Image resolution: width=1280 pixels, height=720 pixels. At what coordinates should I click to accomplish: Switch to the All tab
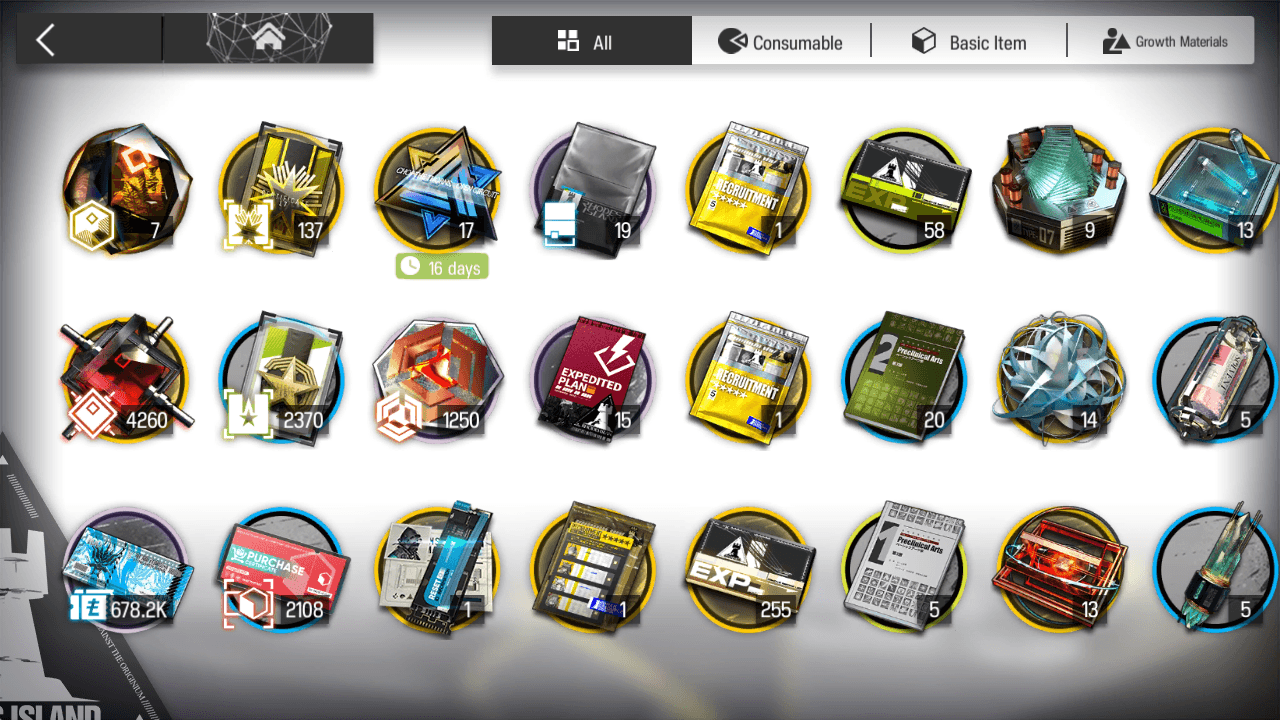tap(591, 42)
